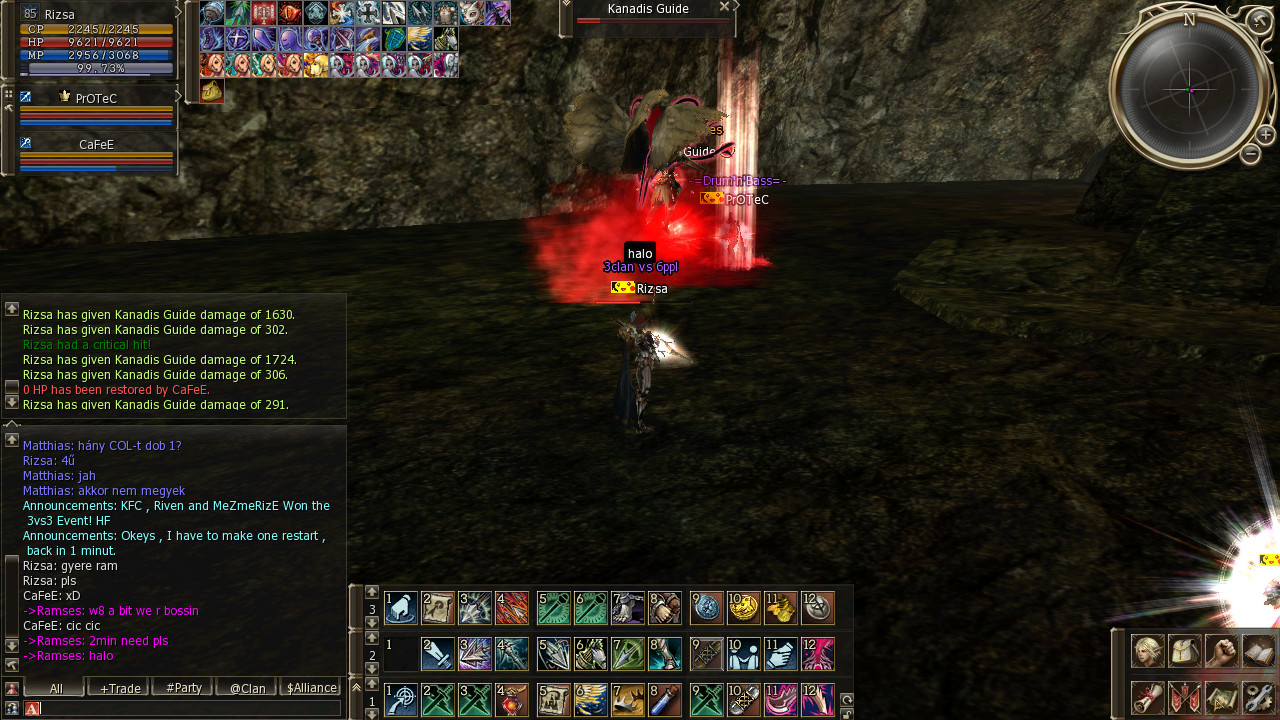Image resolution: width=1280 pixels, height=720 pixels.
Task: Switch to the $Alliance chat tab
Action: (x=311, y=688)
